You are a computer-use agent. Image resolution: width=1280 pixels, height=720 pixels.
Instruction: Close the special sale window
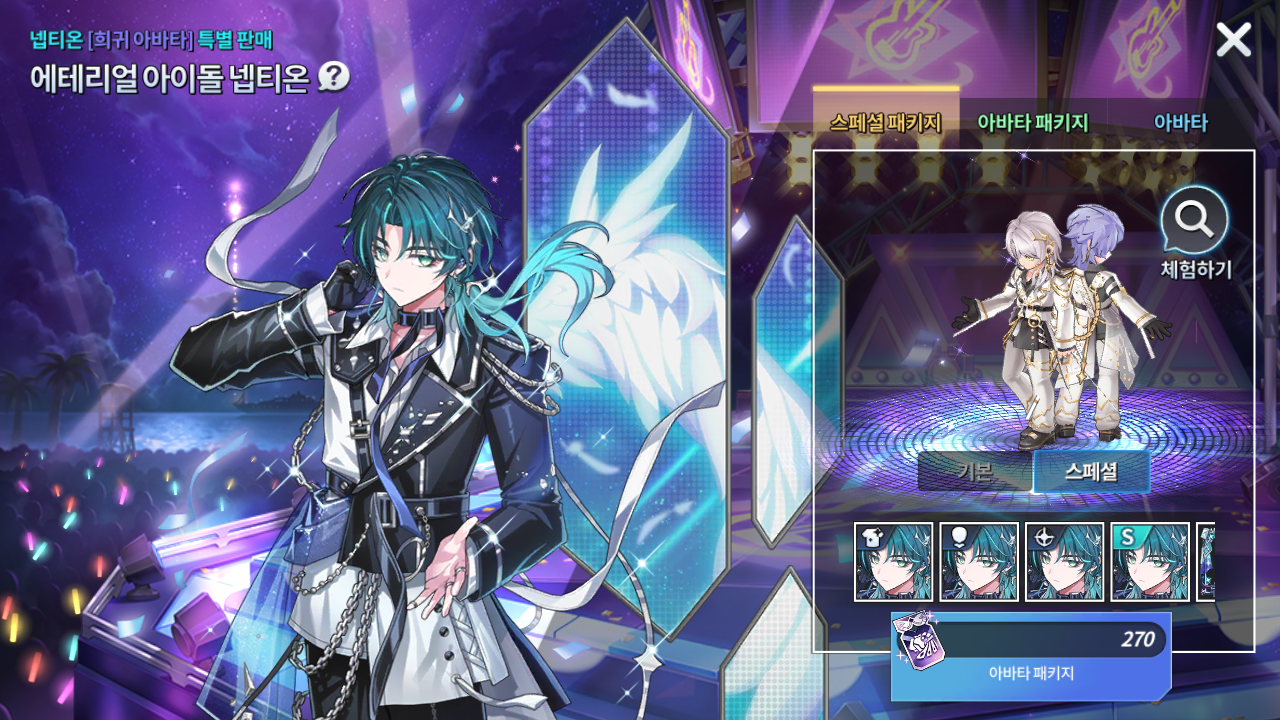(x=1233, y=40)
